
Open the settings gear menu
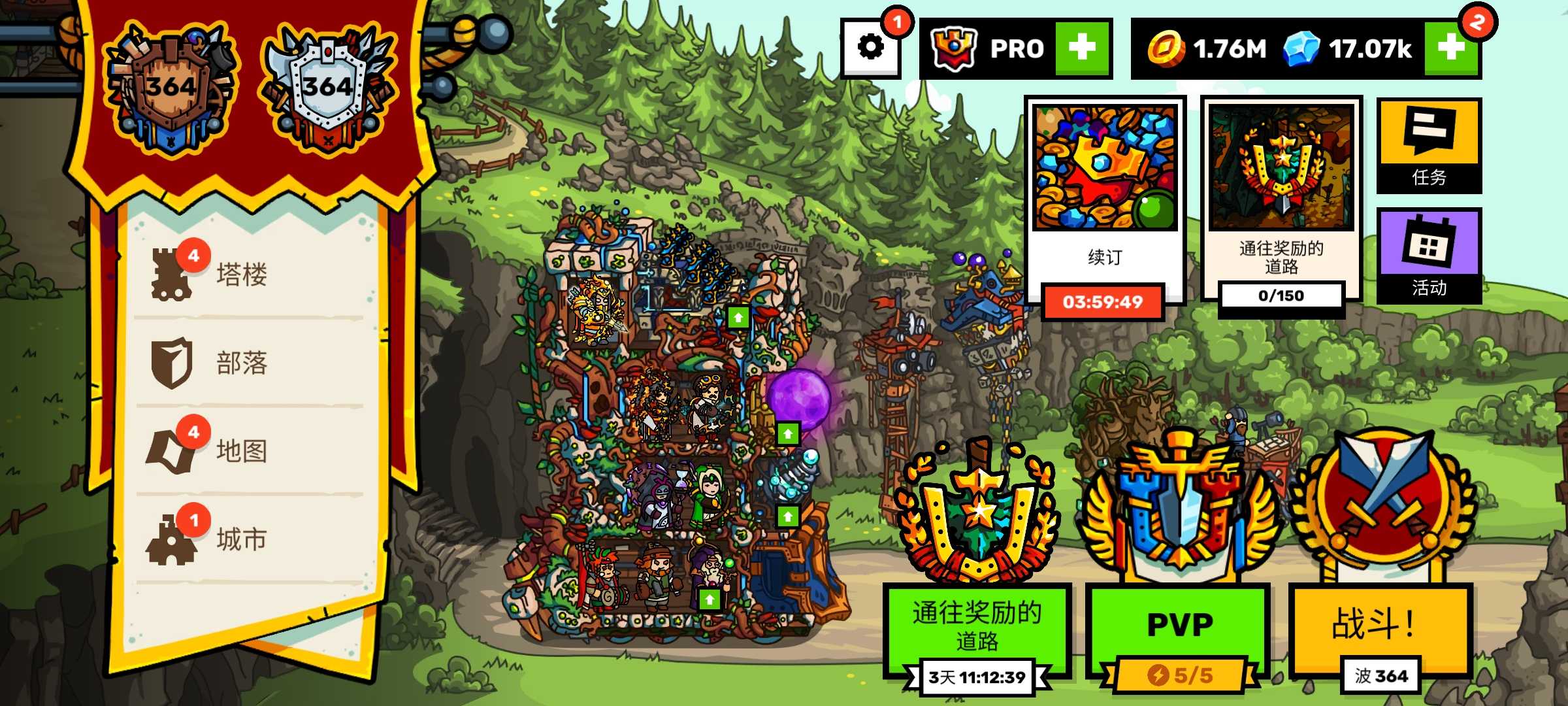point(871,48)
